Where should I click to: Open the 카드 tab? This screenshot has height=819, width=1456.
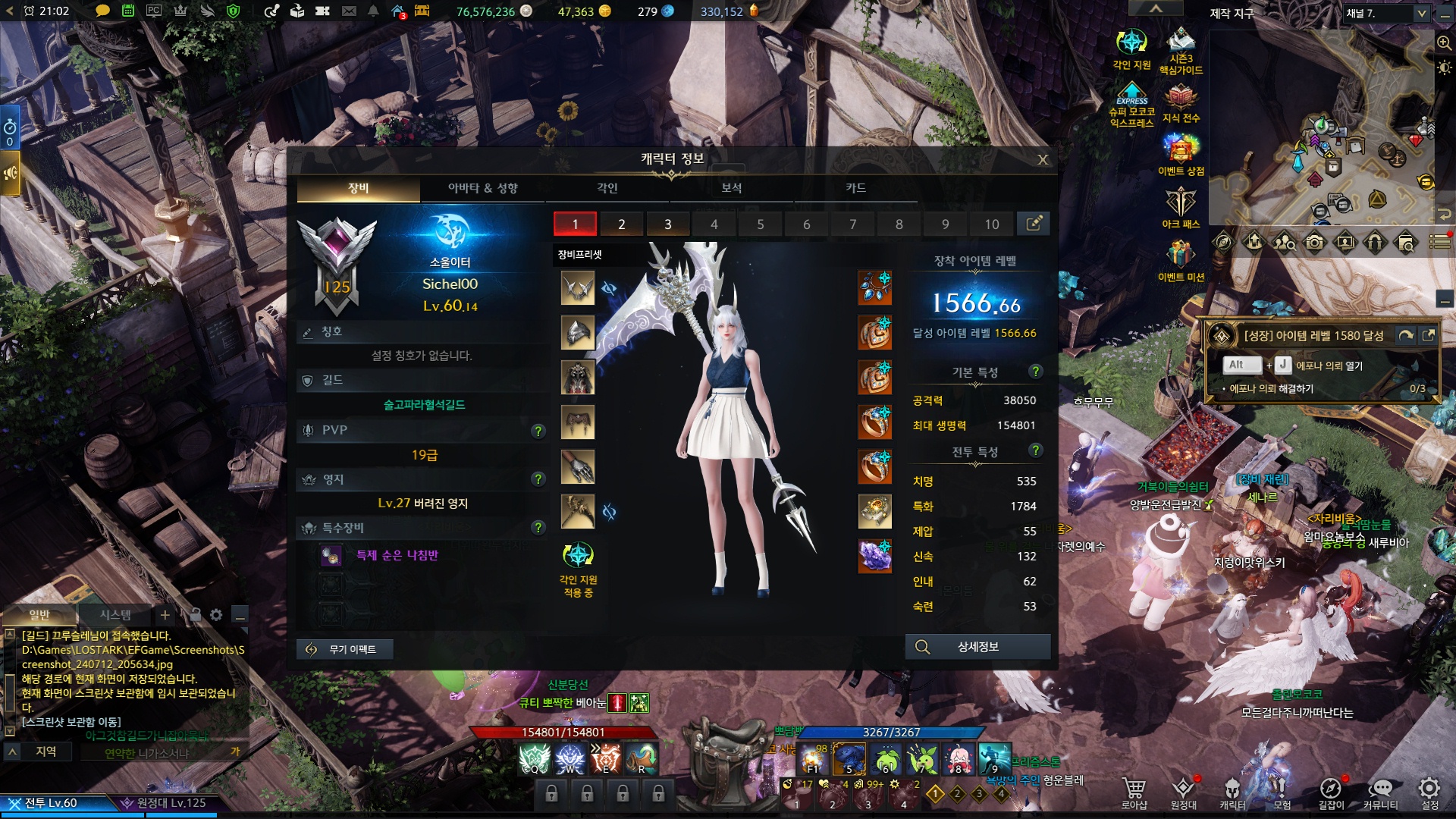(x=855, y=188)
